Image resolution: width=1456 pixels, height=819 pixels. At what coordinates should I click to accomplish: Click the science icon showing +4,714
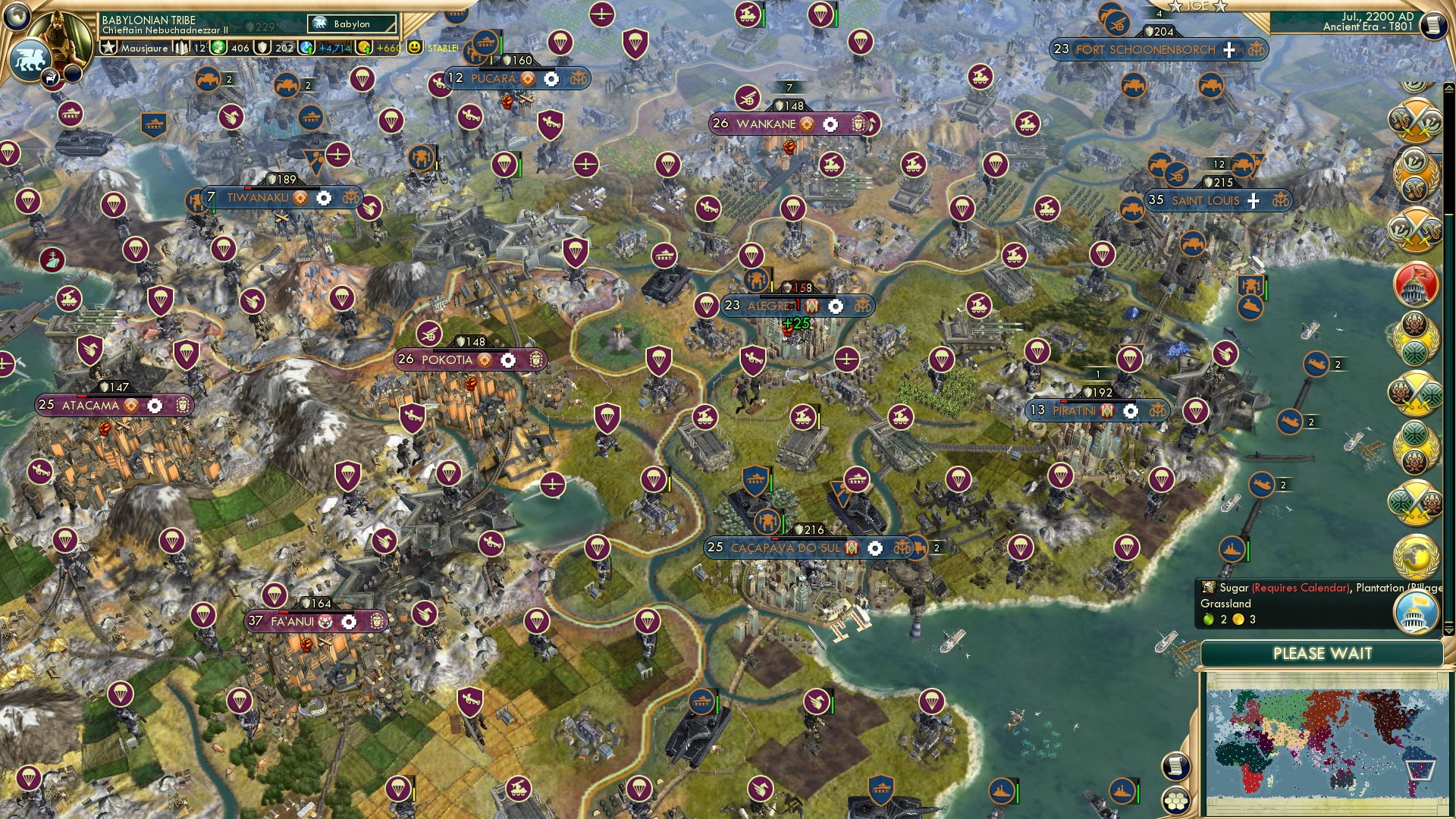coord(306,45)
